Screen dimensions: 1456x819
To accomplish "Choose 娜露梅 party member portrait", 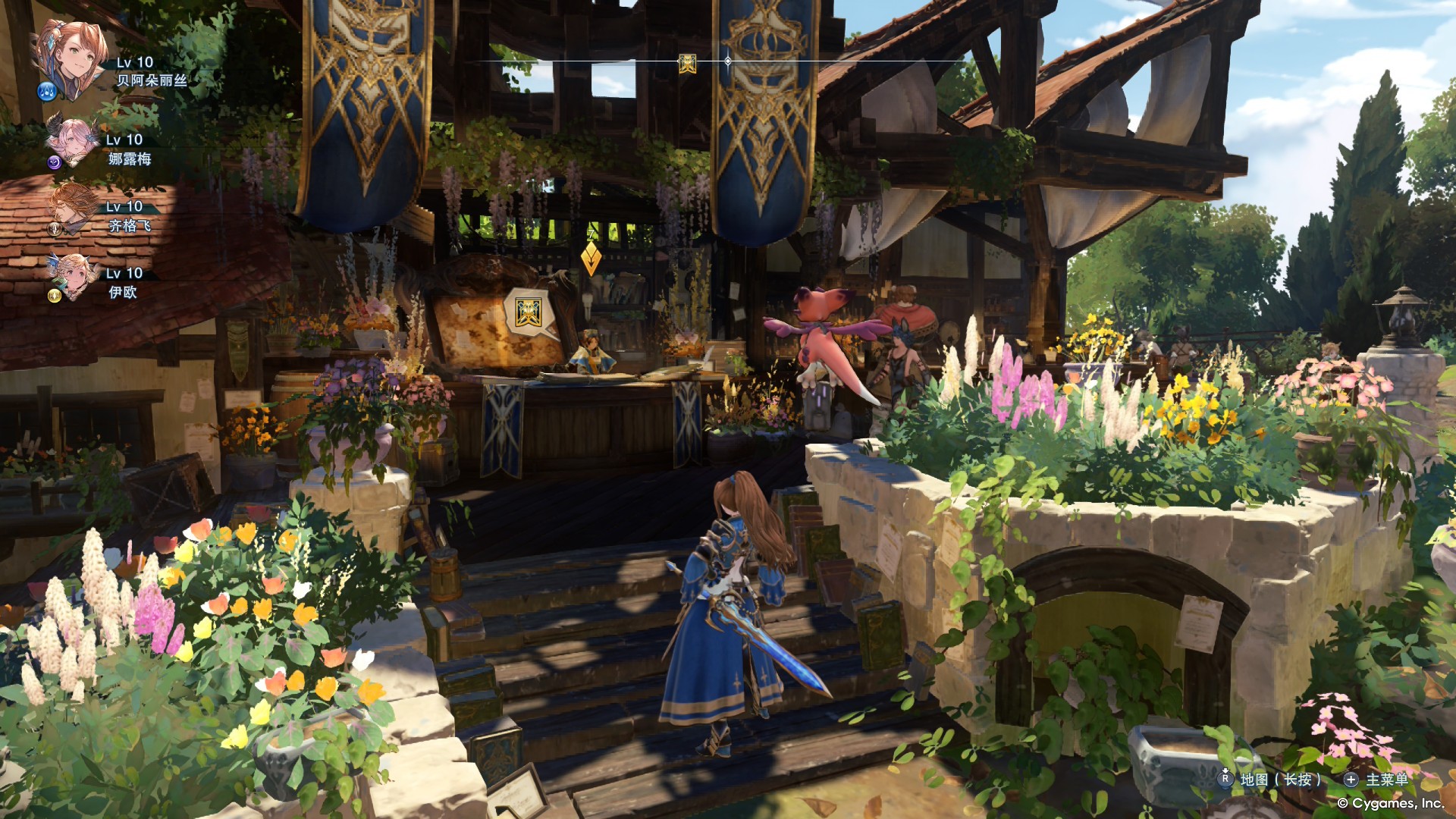I will 71,141.
